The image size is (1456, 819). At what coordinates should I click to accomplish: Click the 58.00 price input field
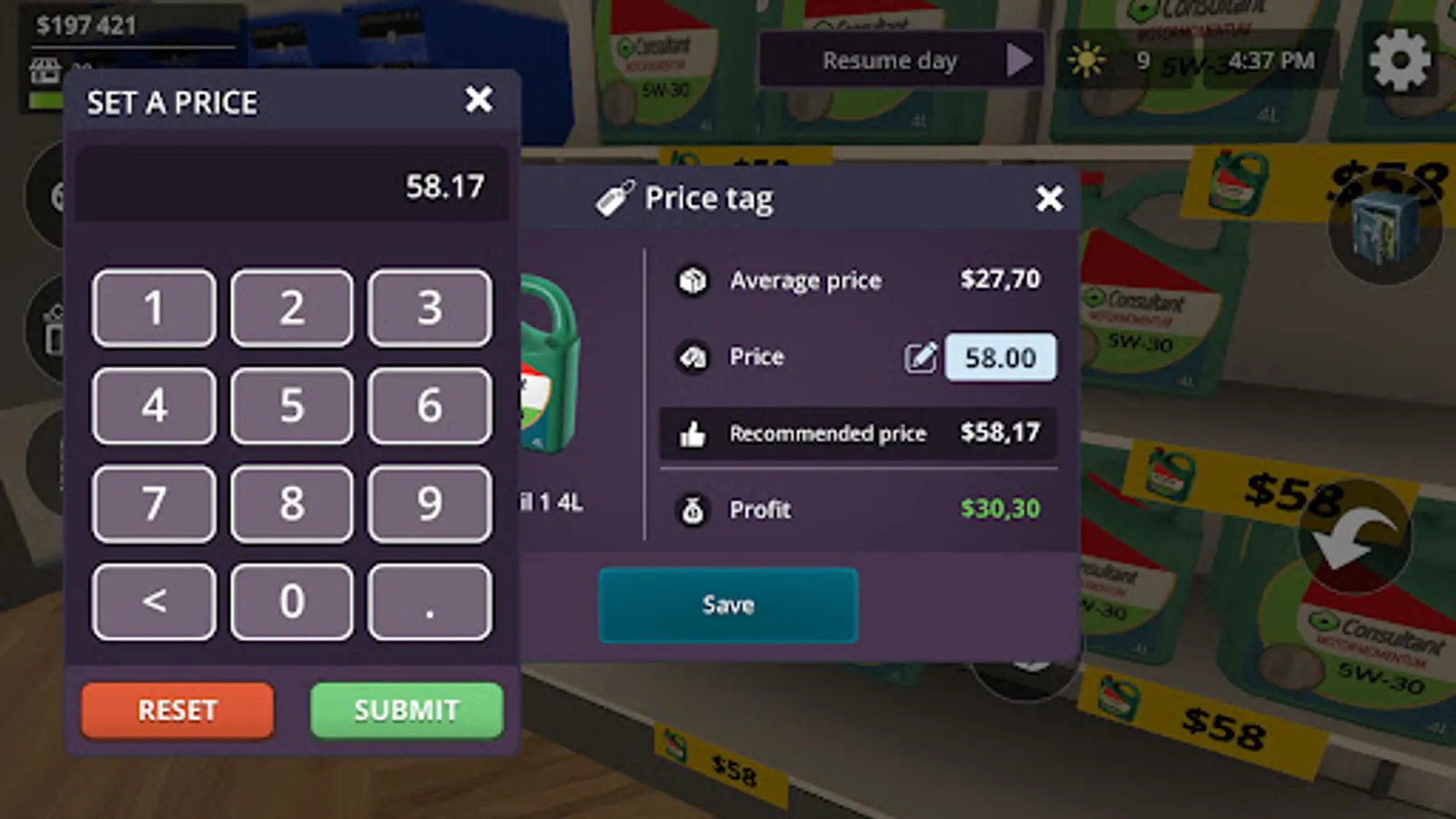click(999, 358)
